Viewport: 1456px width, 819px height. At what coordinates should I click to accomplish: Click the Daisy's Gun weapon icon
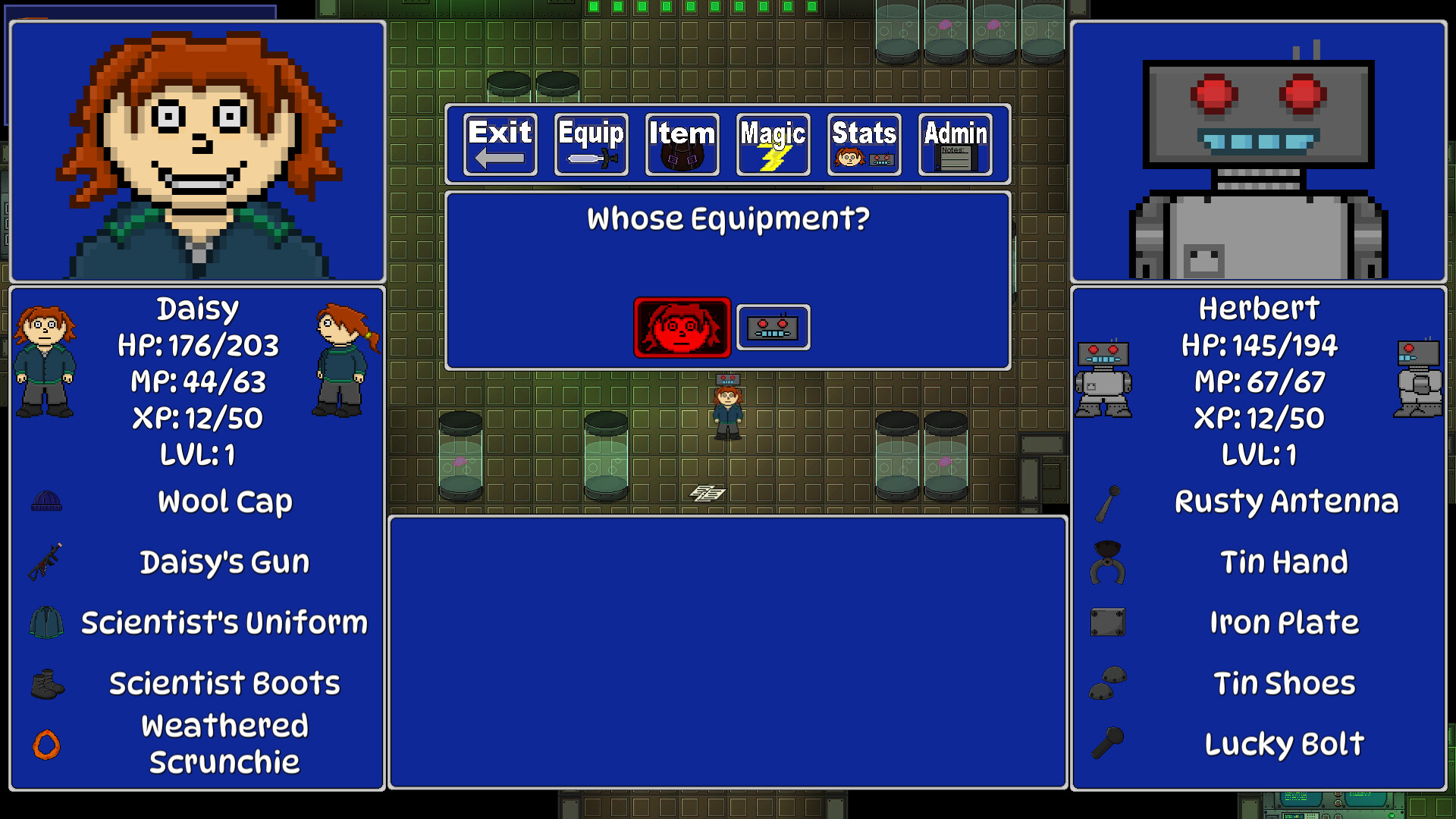[x=45, y=561]
